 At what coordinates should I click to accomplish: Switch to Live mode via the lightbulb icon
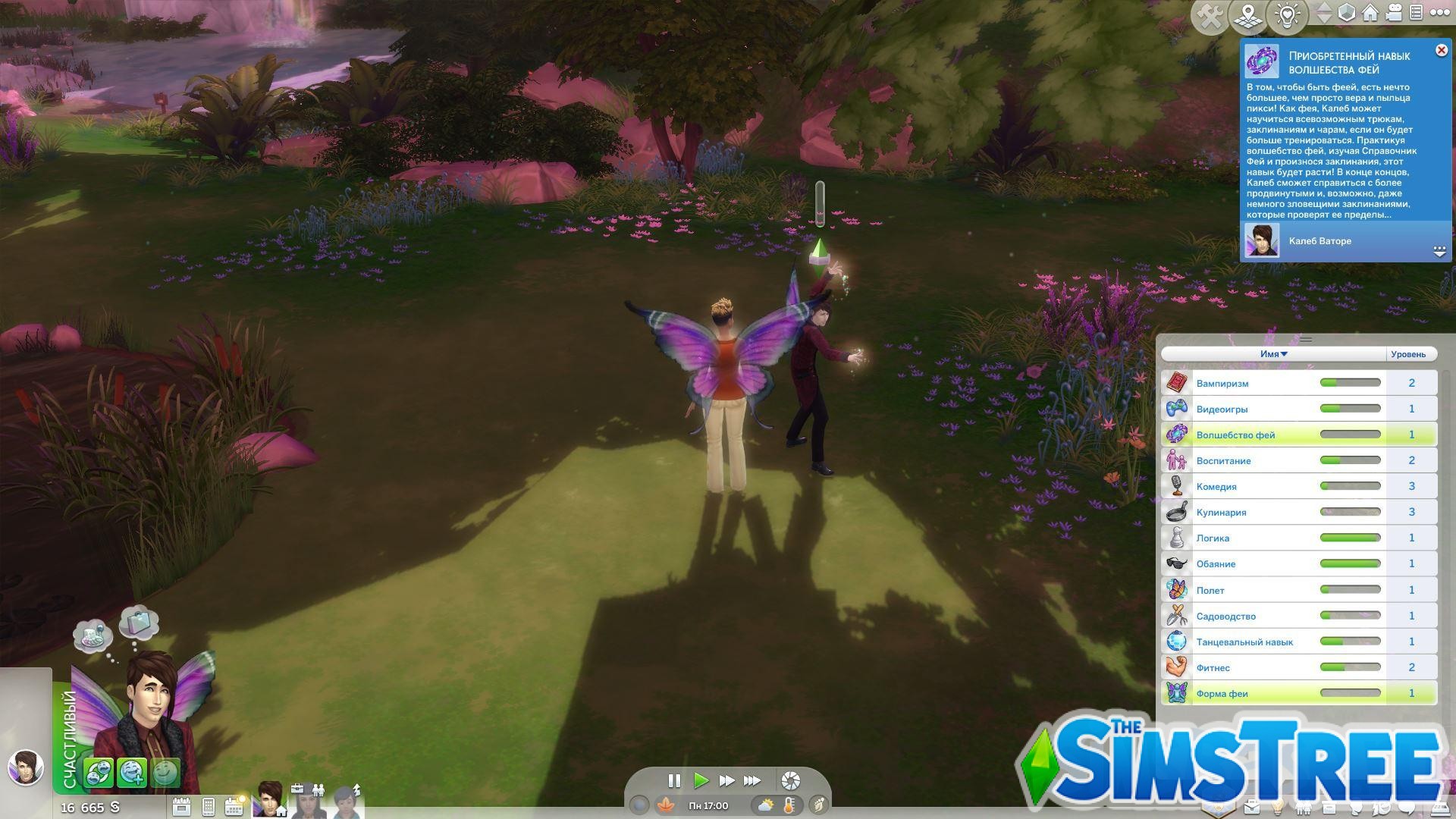click(x=1287, y=13)
